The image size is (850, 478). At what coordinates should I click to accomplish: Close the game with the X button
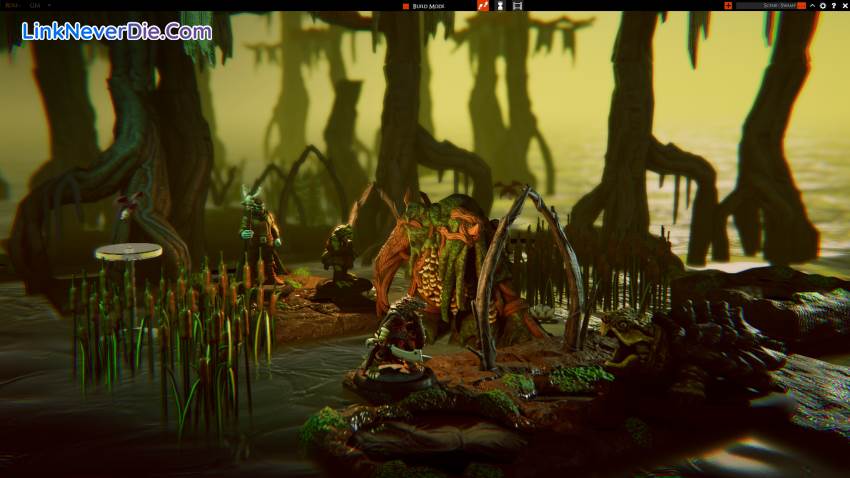coord(844,6)
